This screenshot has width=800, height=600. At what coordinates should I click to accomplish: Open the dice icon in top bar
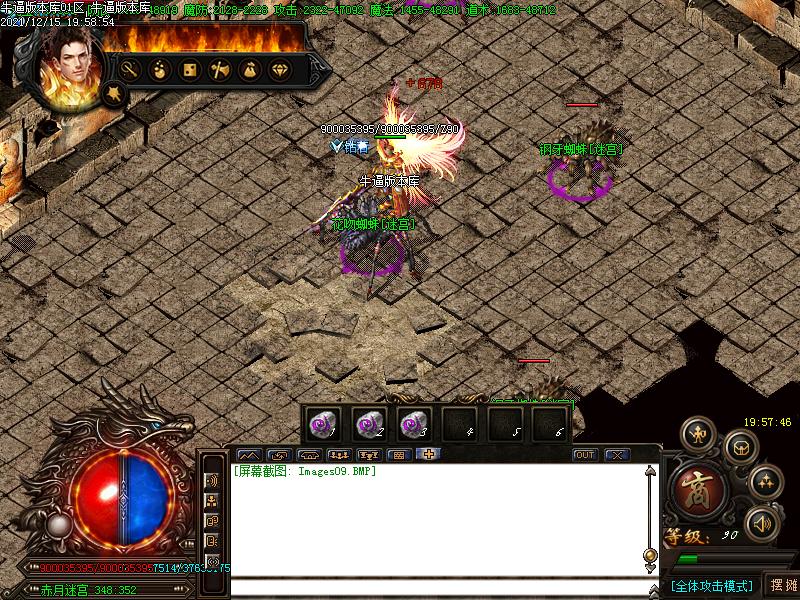189,70
